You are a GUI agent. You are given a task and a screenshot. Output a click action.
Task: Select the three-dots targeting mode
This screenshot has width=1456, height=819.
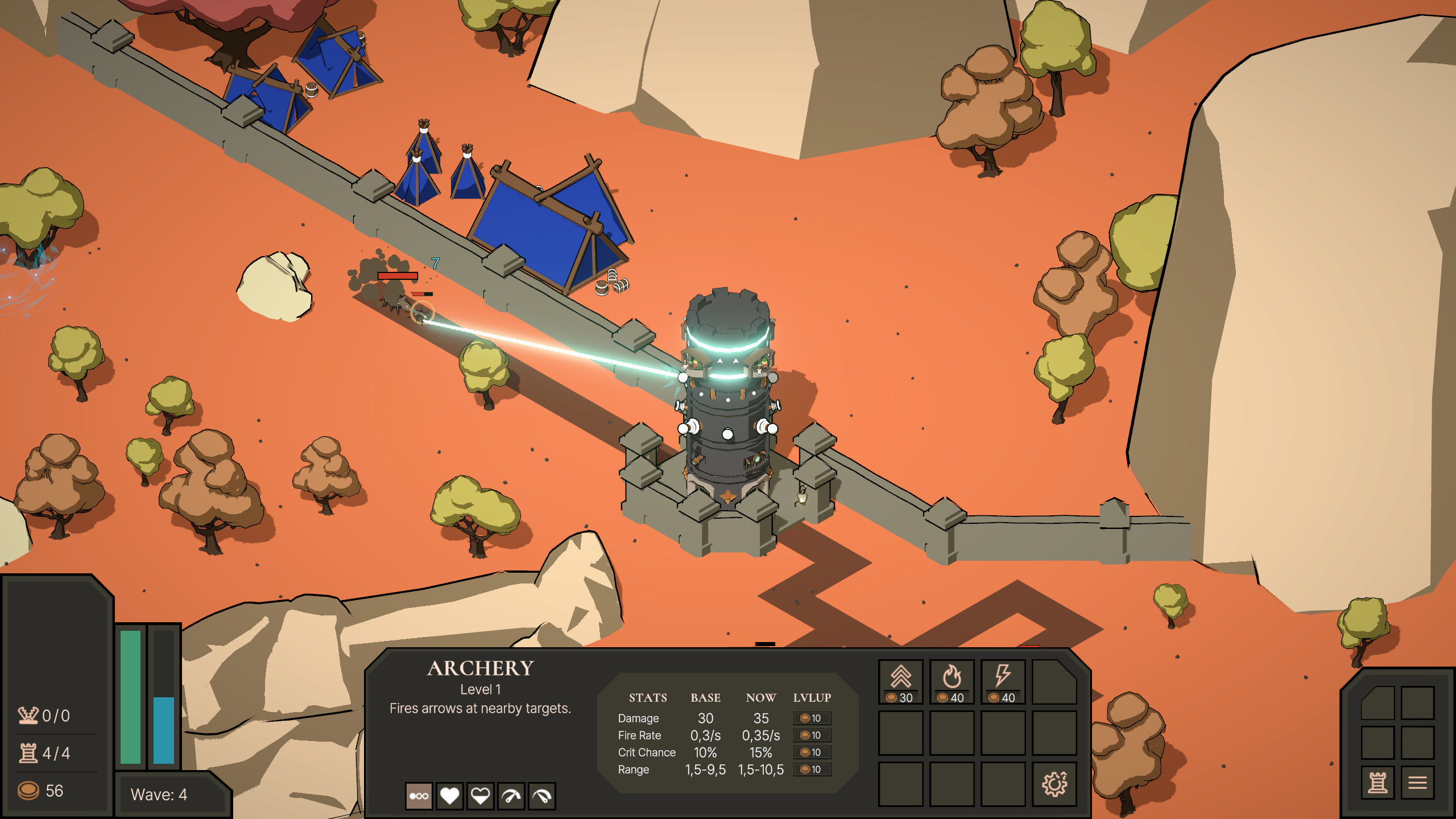pos(419,796)
